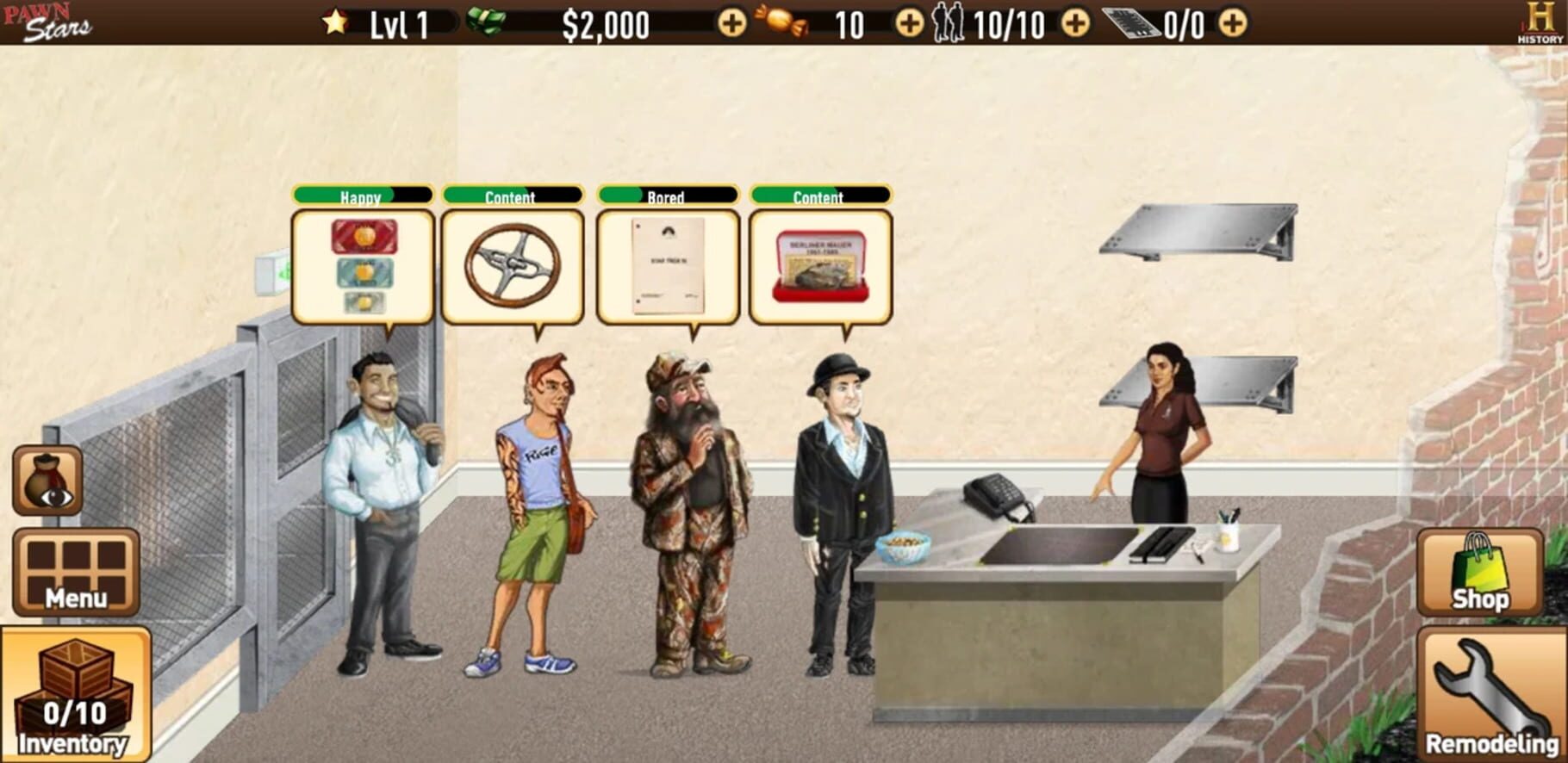This screenshot has width=1568, height=763.
Task: Add more cash with the plus button
Action: [x=732, y=23]
